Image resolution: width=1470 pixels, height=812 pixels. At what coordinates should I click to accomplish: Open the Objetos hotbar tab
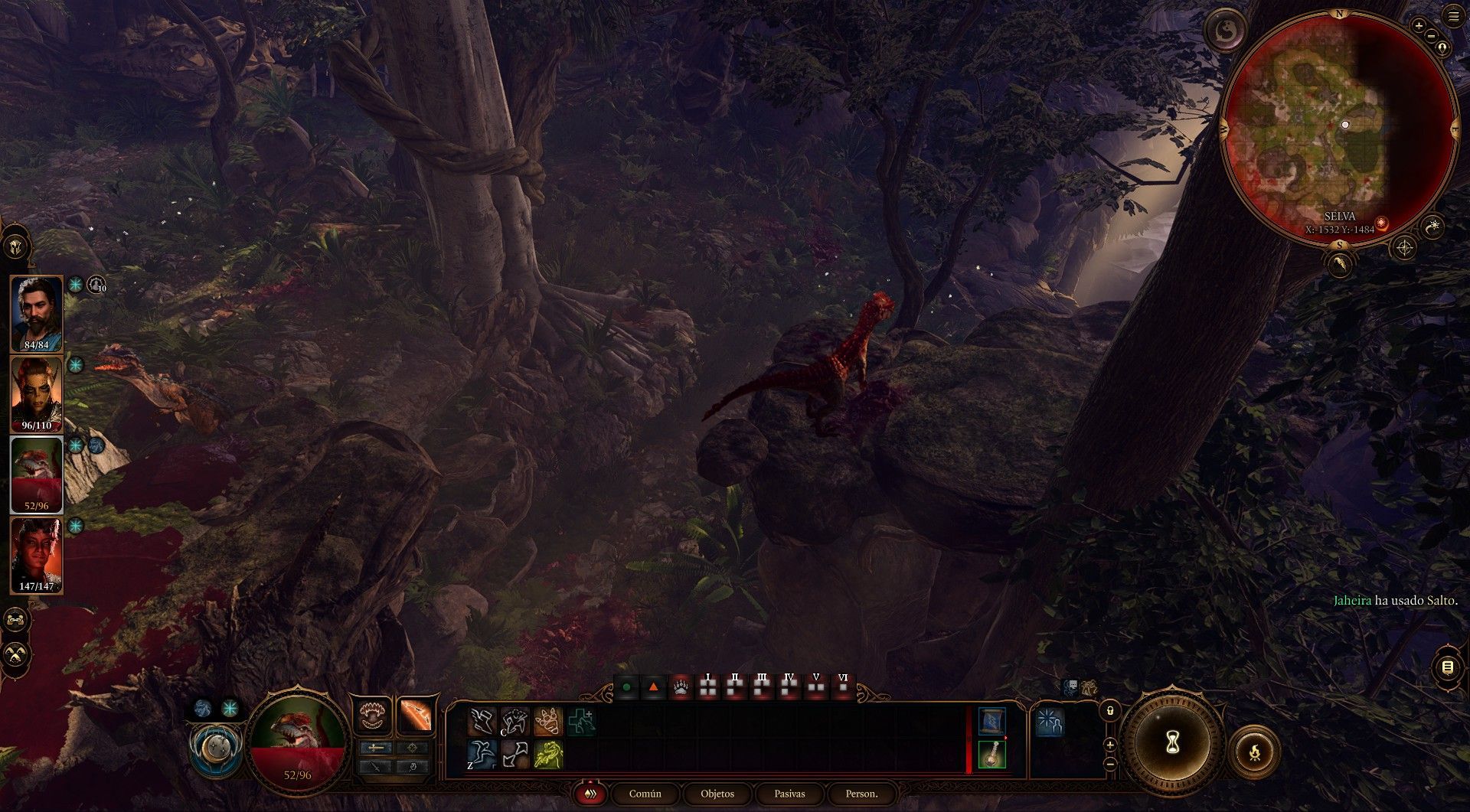point(717,794)
